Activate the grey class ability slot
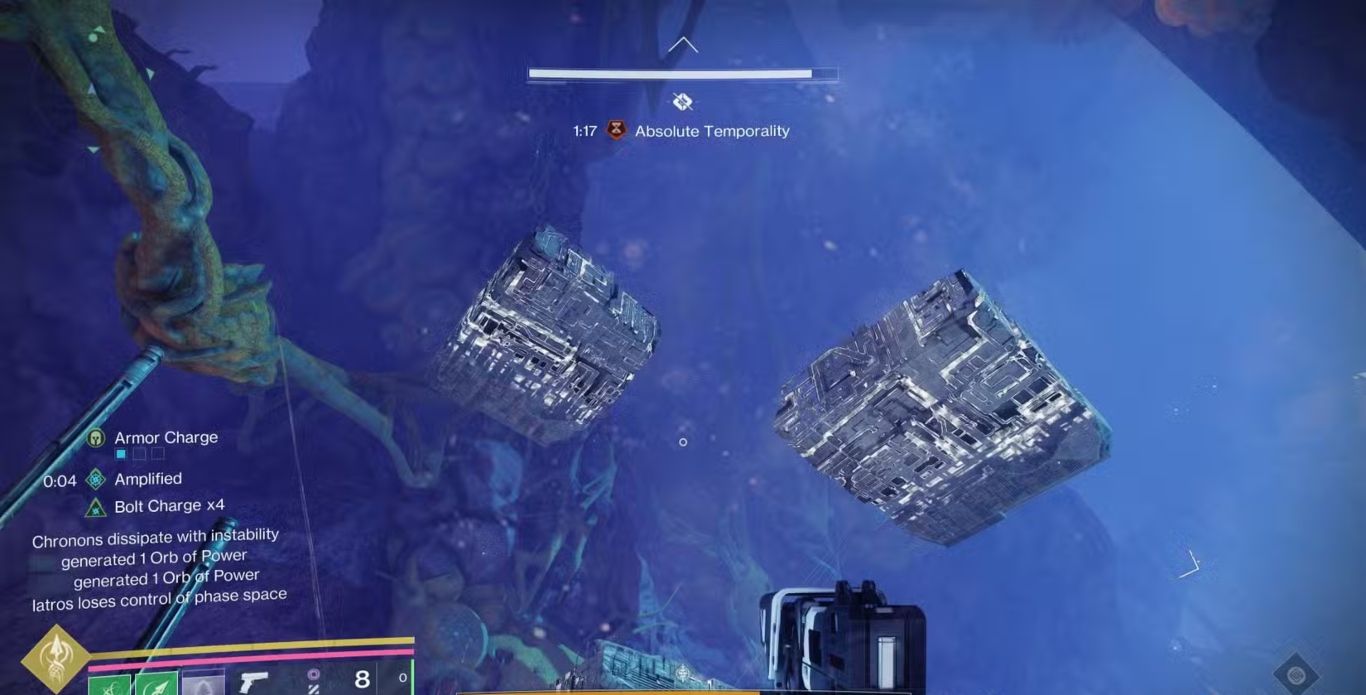Image resolution: width=1366 pixels, height=695 pixels. (201, 684)
